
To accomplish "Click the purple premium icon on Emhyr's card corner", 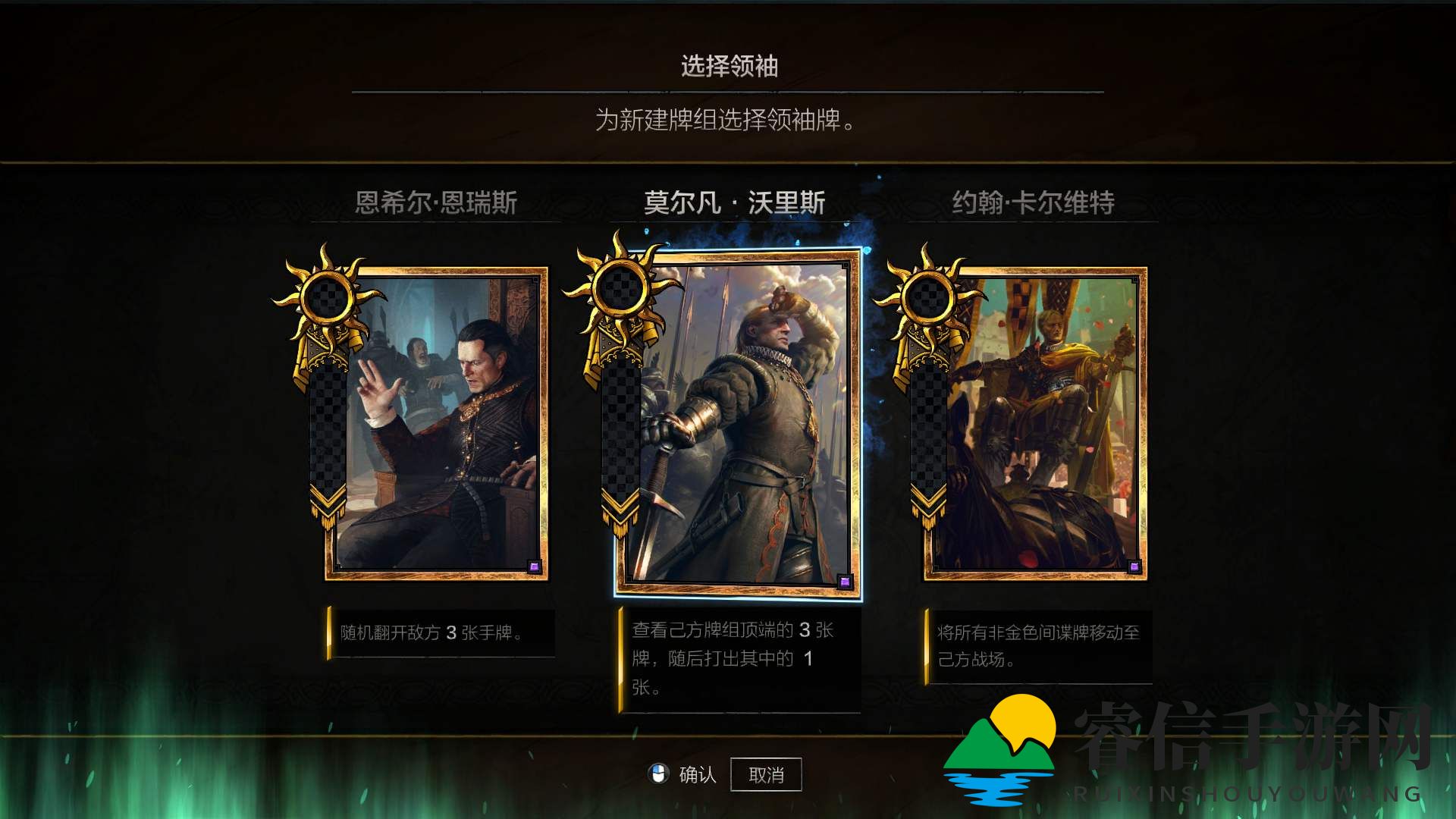I will tap(533, 566).
